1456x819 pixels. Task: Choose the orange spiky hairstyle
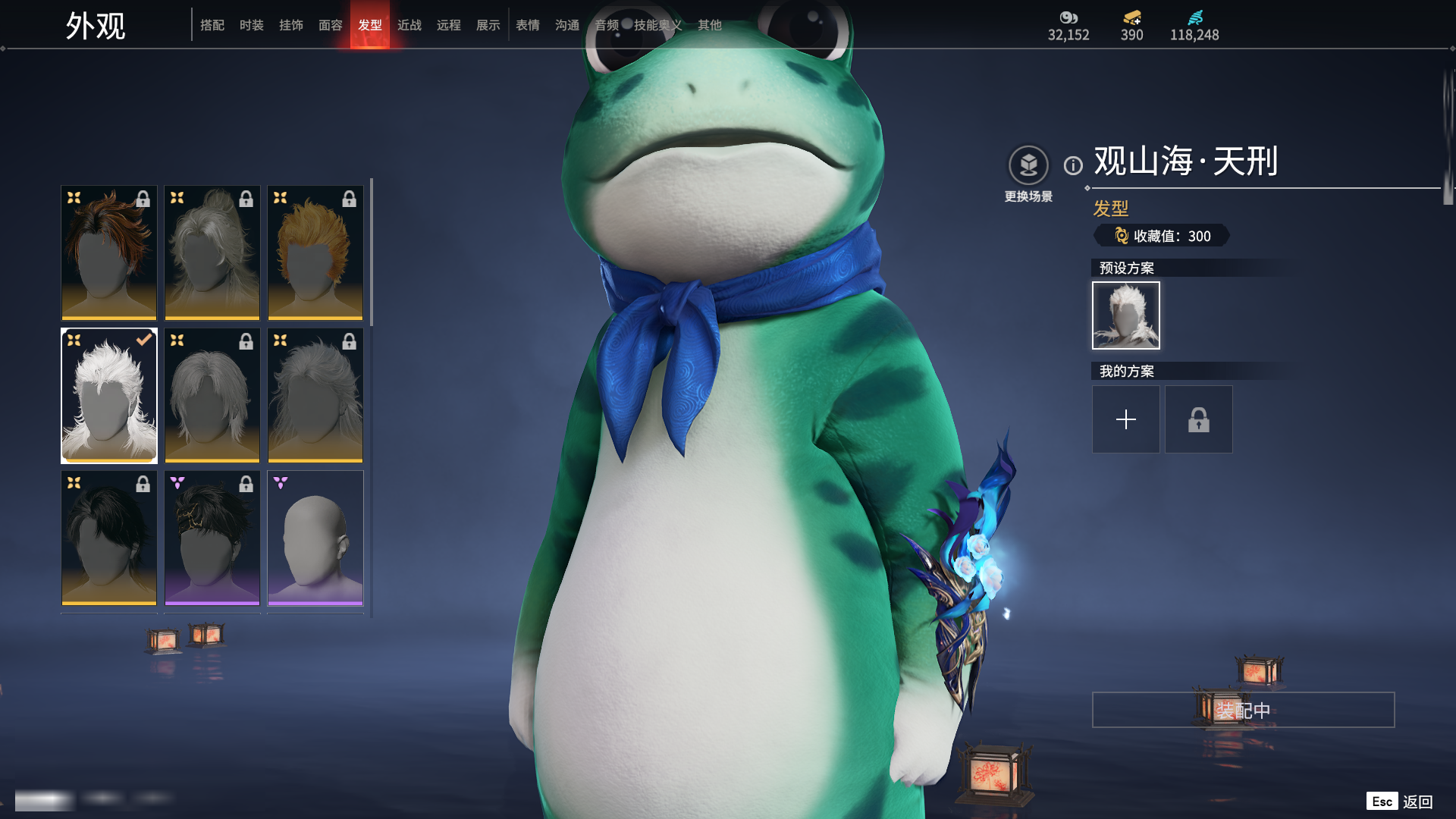(315, 253)
